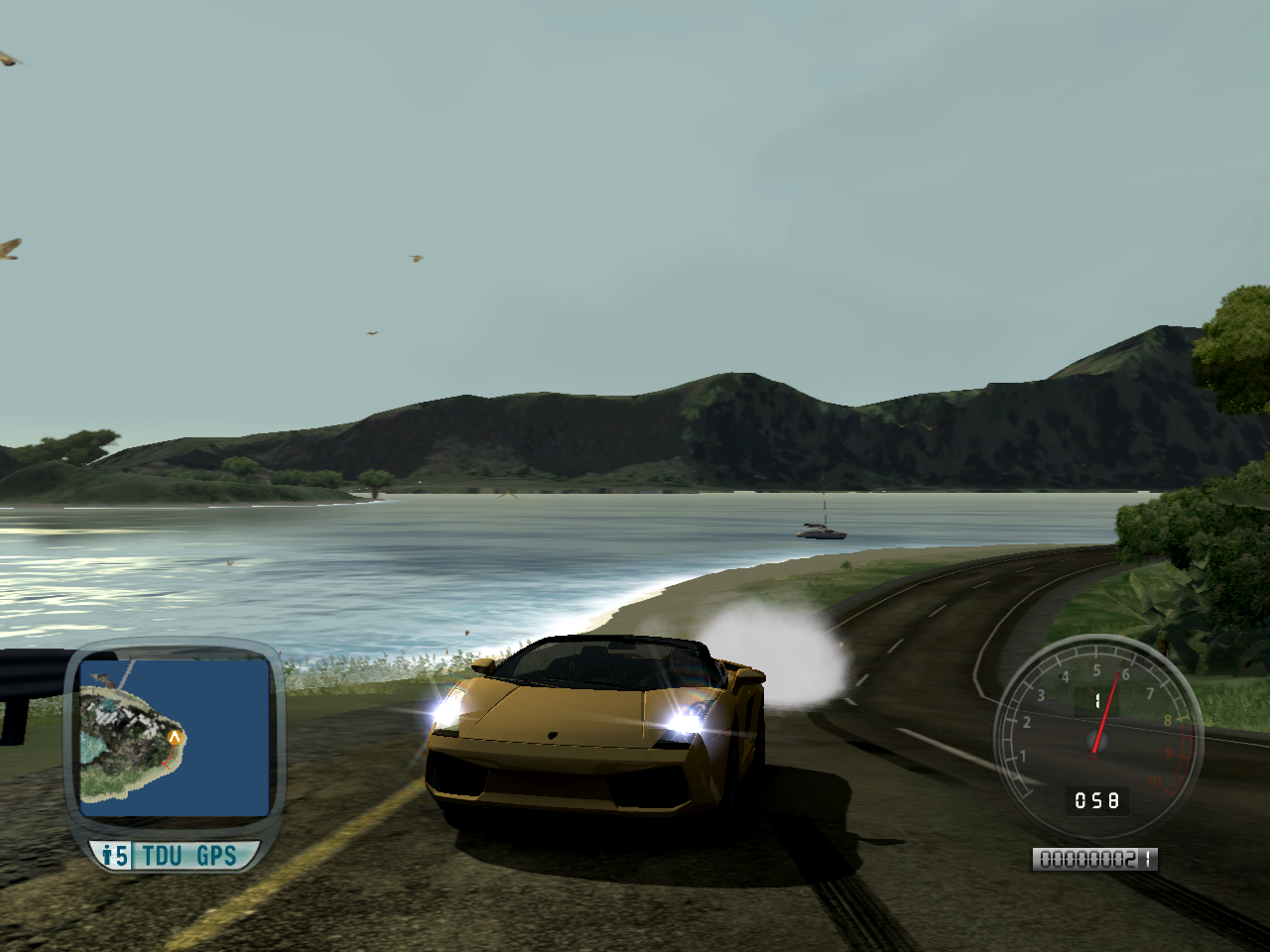Click the pedestrian figure icon on the GPS label
The width and height of the screenshot is (1270, 952).
point(107,853)
